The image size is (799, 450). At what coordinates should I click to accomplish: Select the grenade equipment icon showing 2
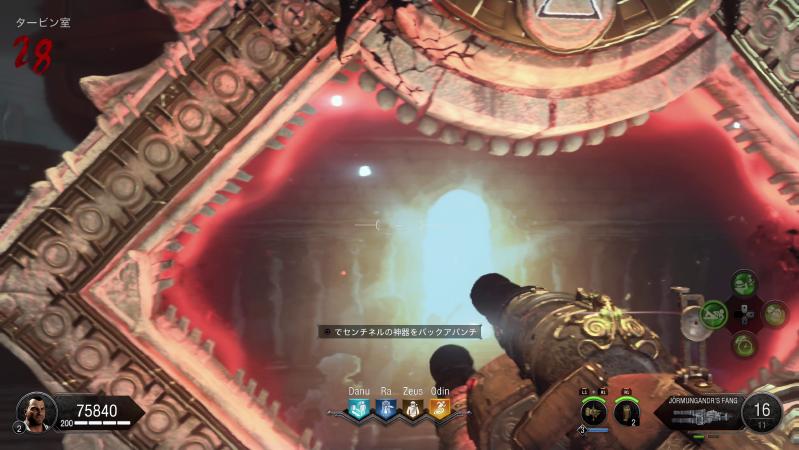pyautogui.click(x=626, y=410)
